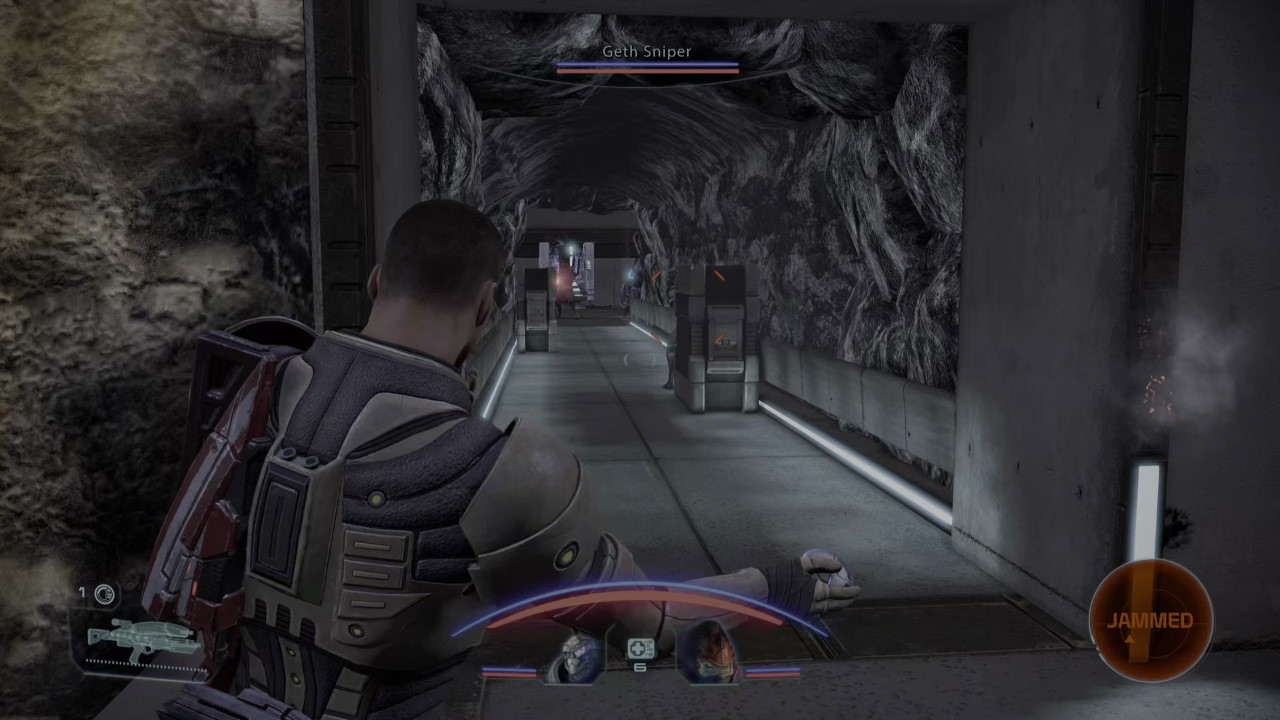Select Wrex's squad portrait
1280x720 pixels.
click(710, 650)
